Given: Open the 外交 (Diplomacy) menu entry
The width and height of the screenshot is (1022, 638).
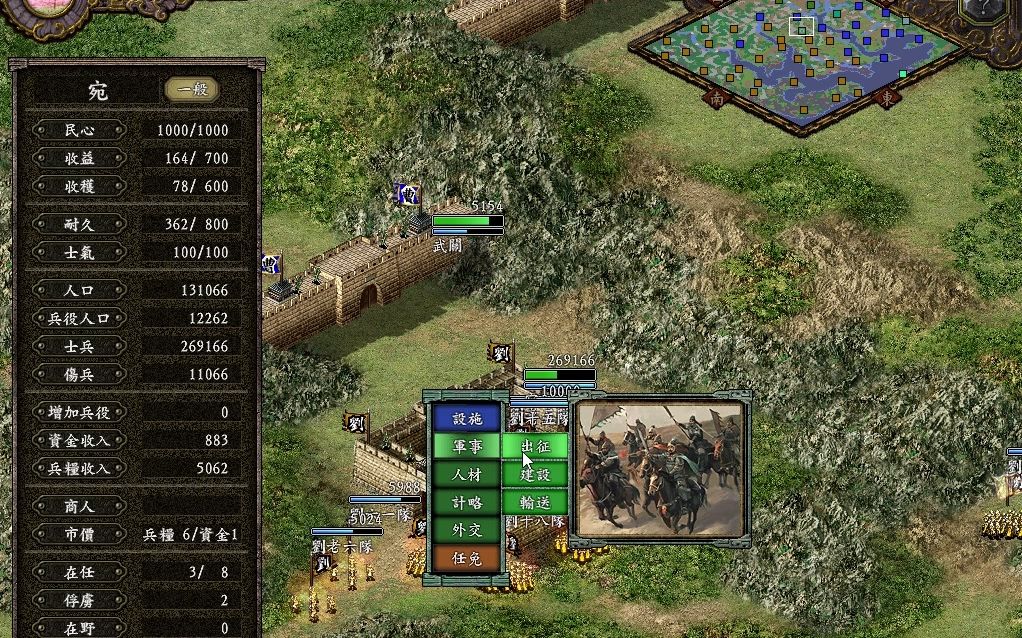Looking at the screenshot, I should [467, 531].
